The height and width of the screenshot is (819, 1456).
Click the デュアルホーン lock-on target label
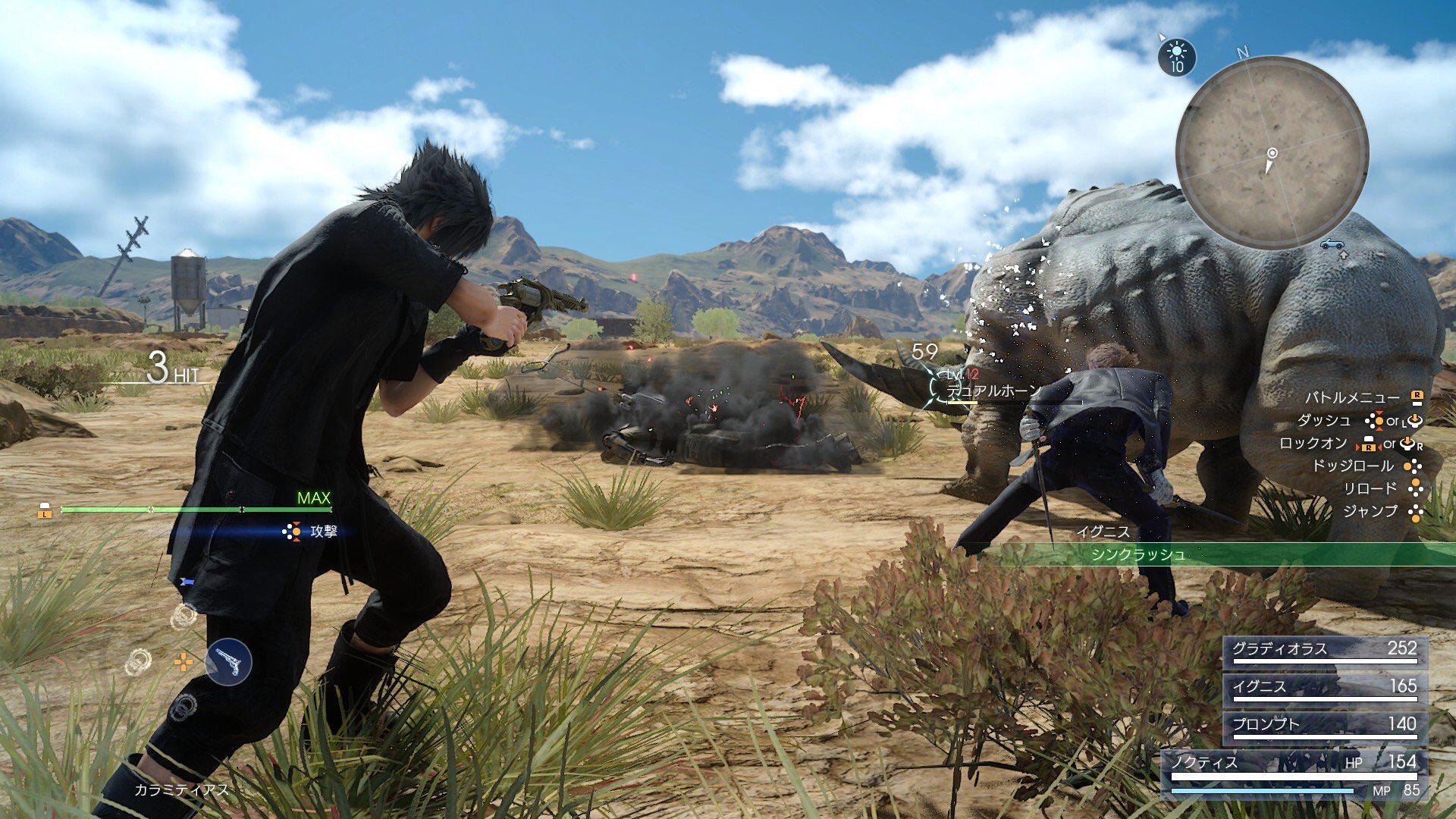993,391
